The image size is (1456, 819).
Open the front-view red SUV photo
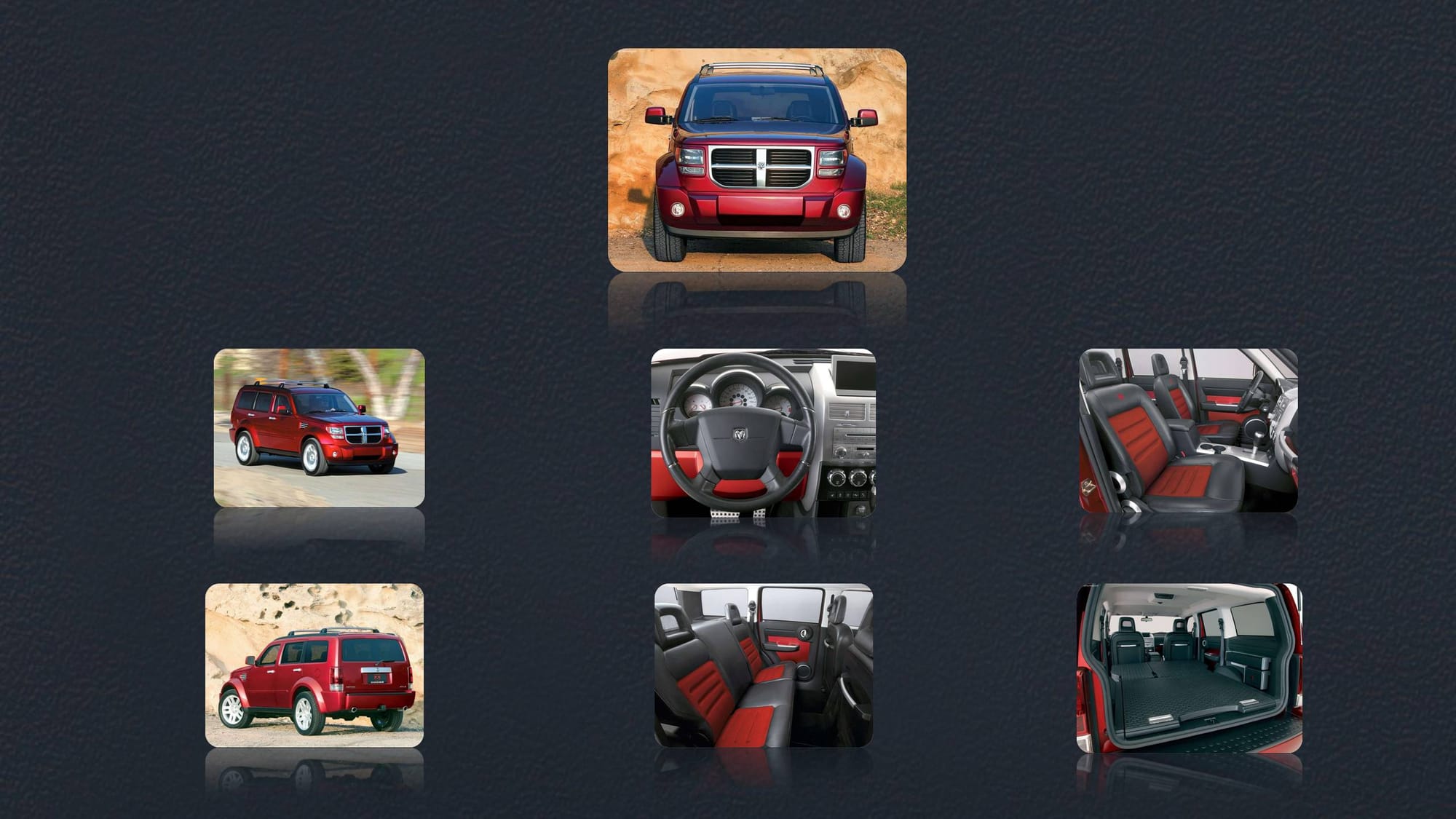[757, 160]
